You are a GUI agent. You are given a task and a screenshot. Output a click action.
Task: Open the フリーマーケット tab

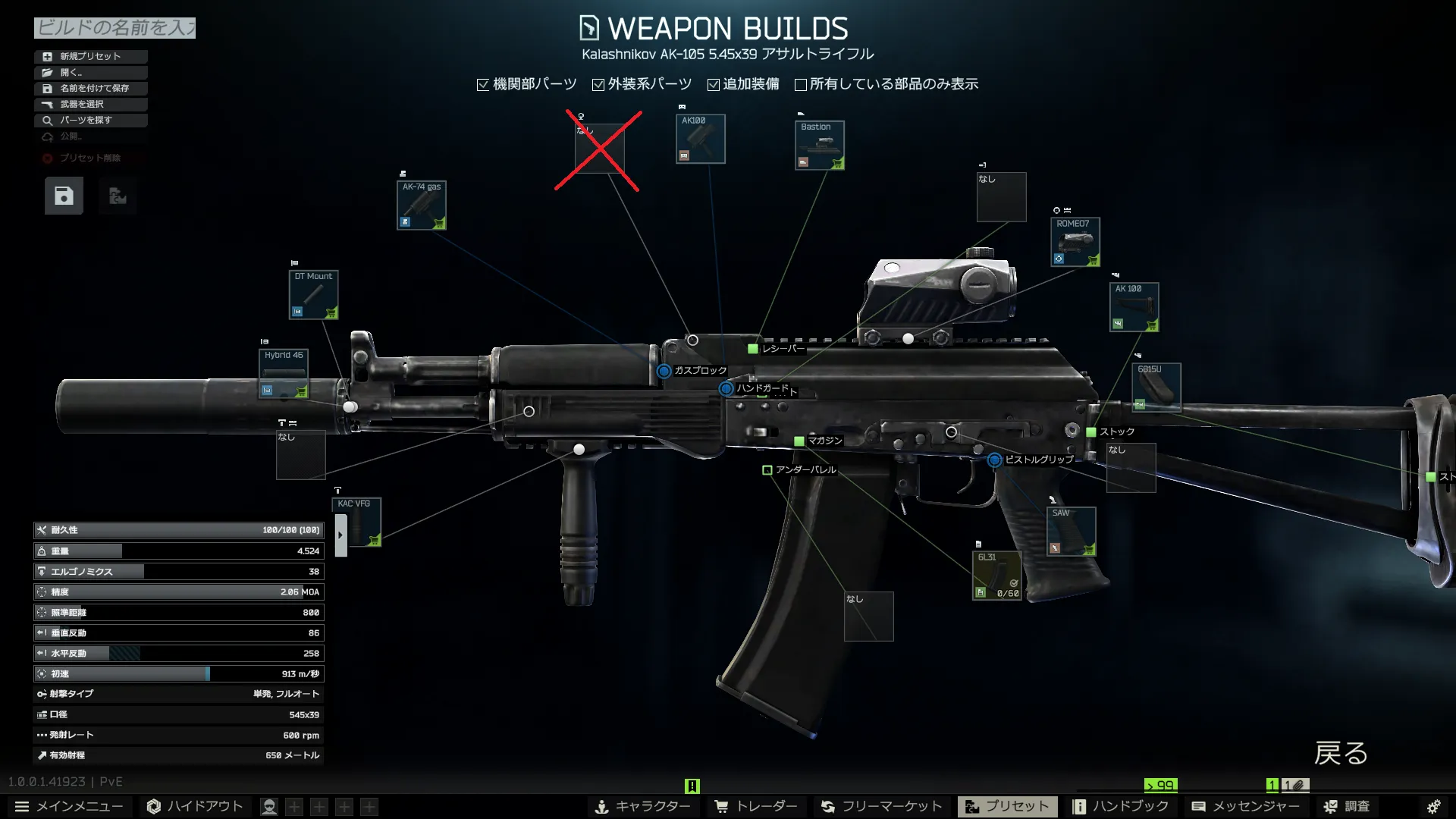point(881,806)
